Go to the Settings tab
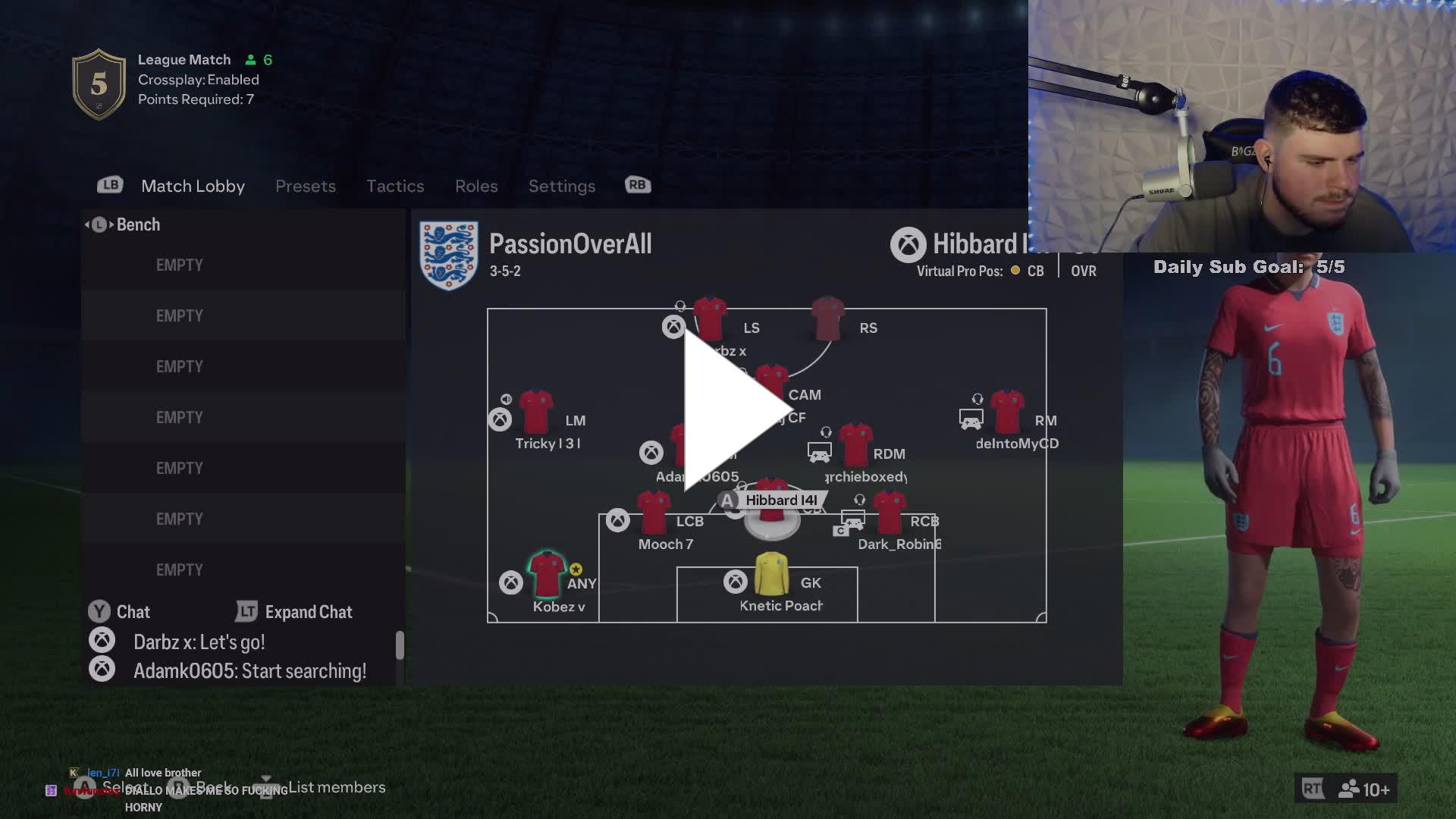The height and width of the screenshot is (819, 1456). [561, 186]
